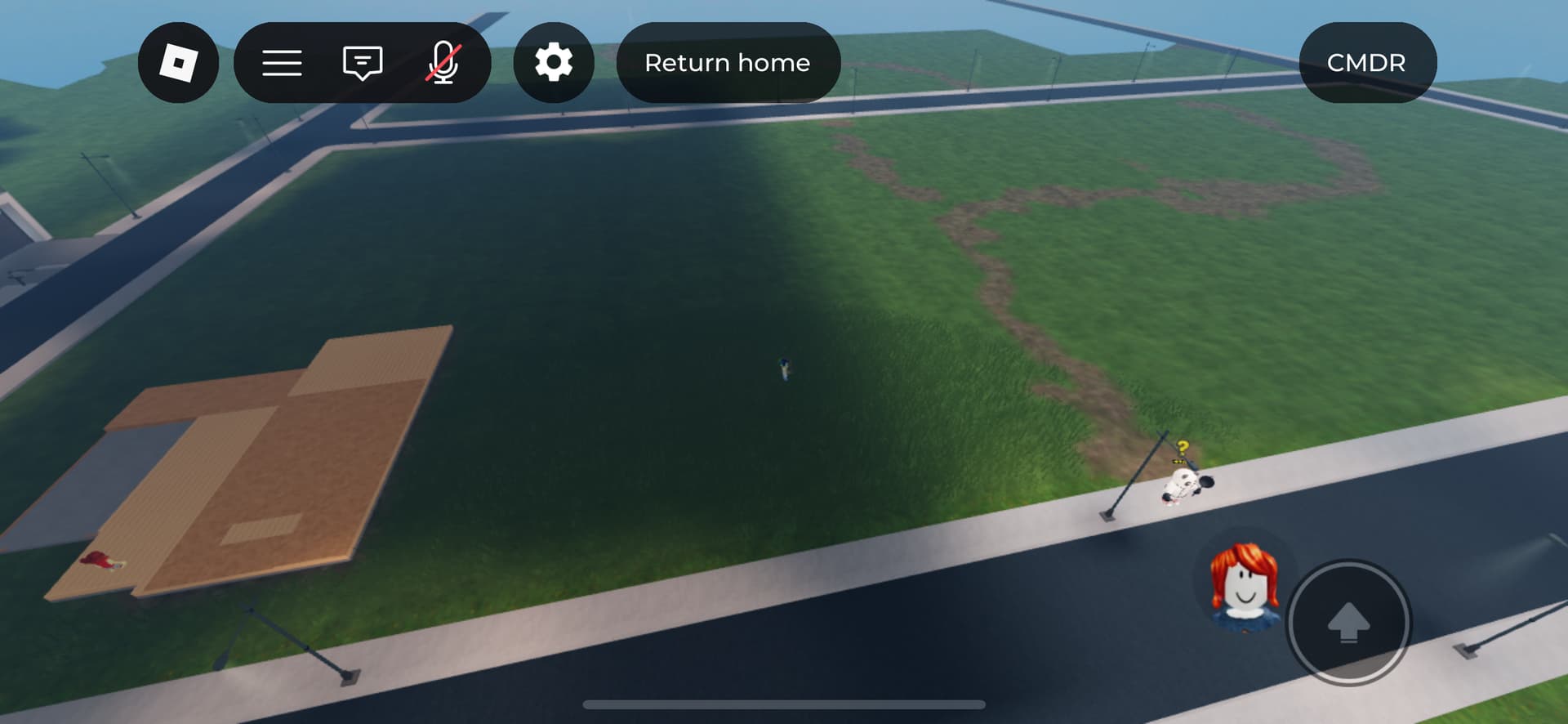Tap the jump arrow button
1568x724 pixels.
pyautogui.click(x=1348, y=623)
